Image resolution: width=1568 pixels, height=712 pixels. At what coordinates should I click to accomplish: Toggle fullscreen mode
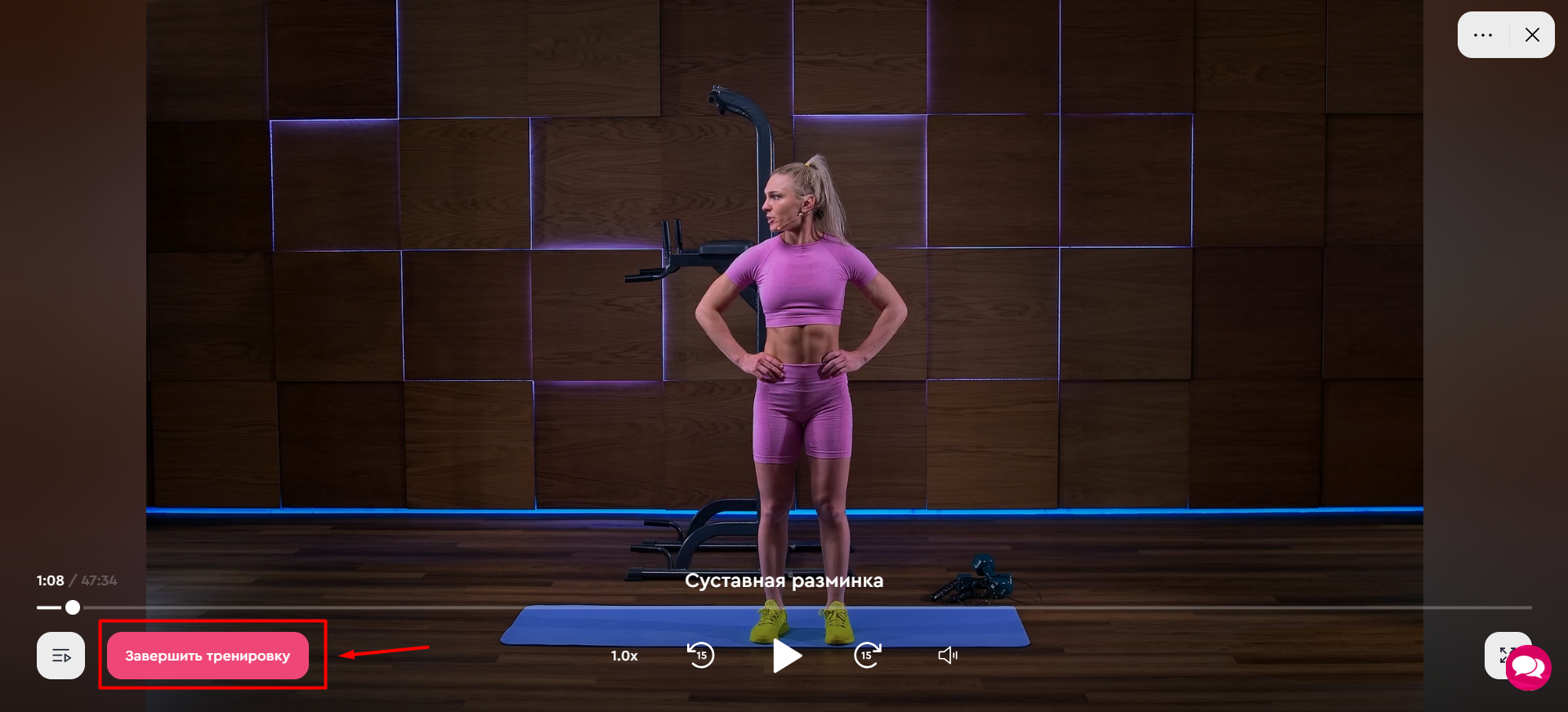click(x=1502, y=654)
